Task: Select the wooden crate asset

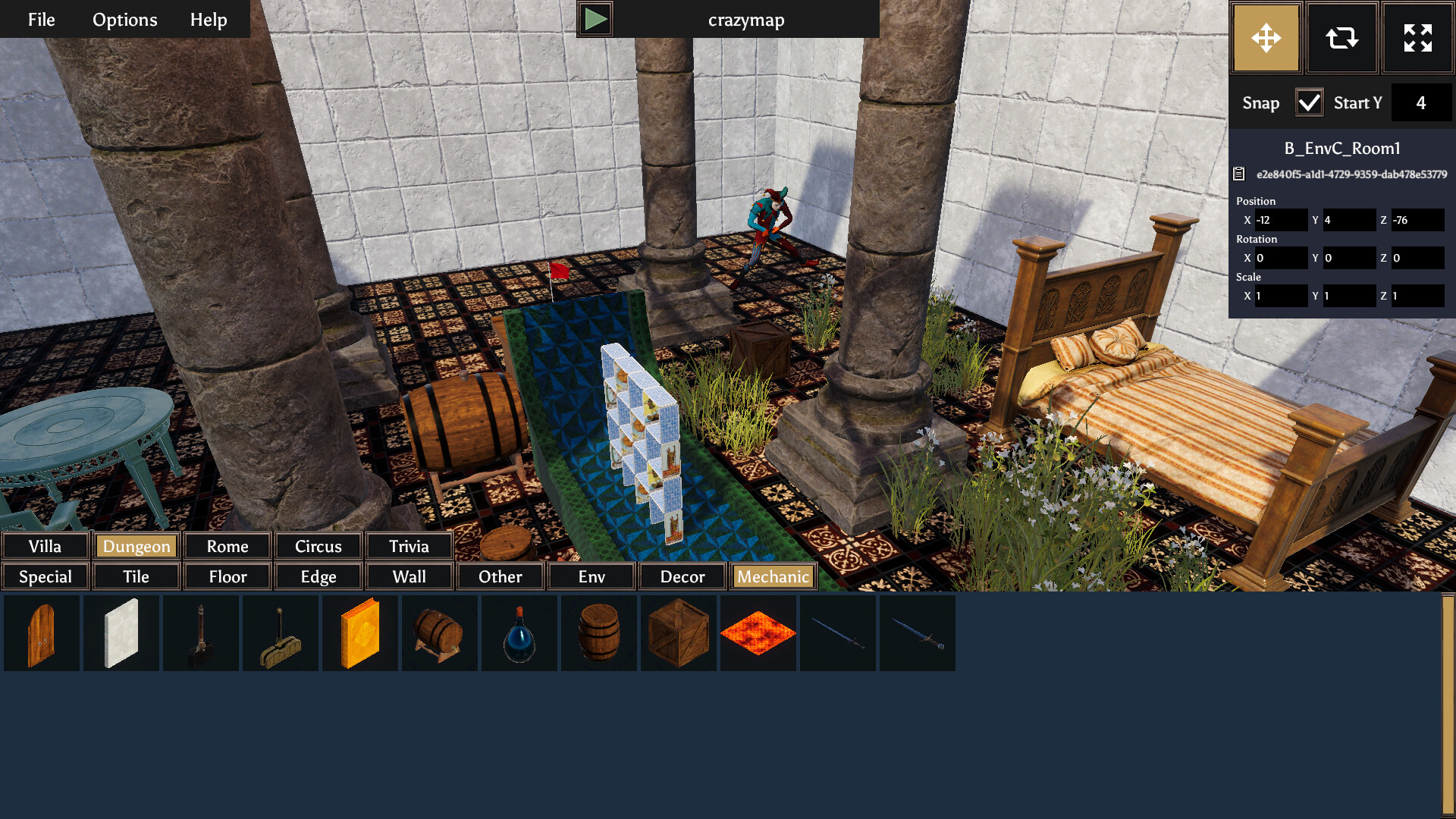Action: click(x=679, y=632)
